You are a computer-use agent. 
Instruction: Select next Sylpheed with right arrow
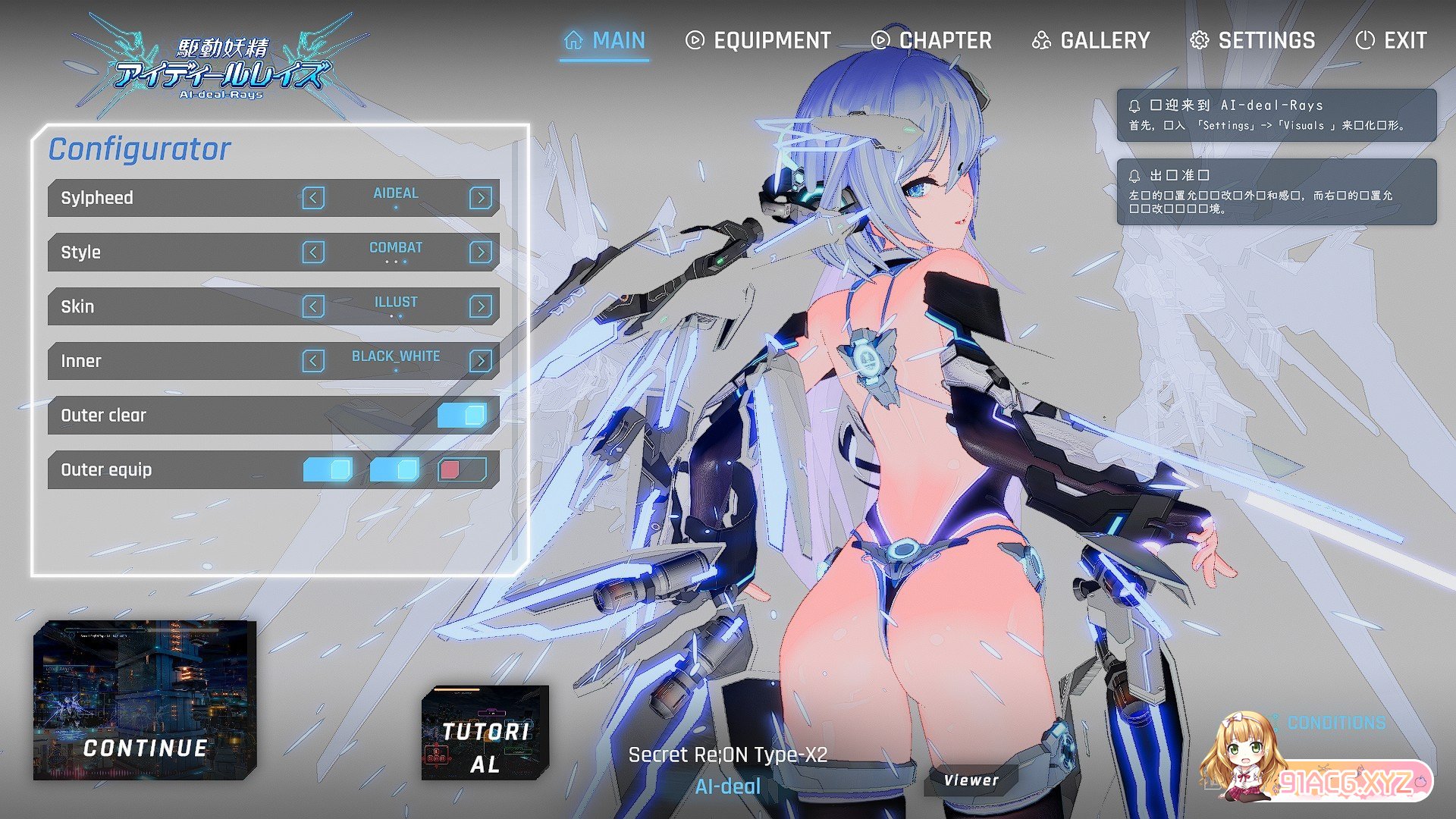(480, 198)
